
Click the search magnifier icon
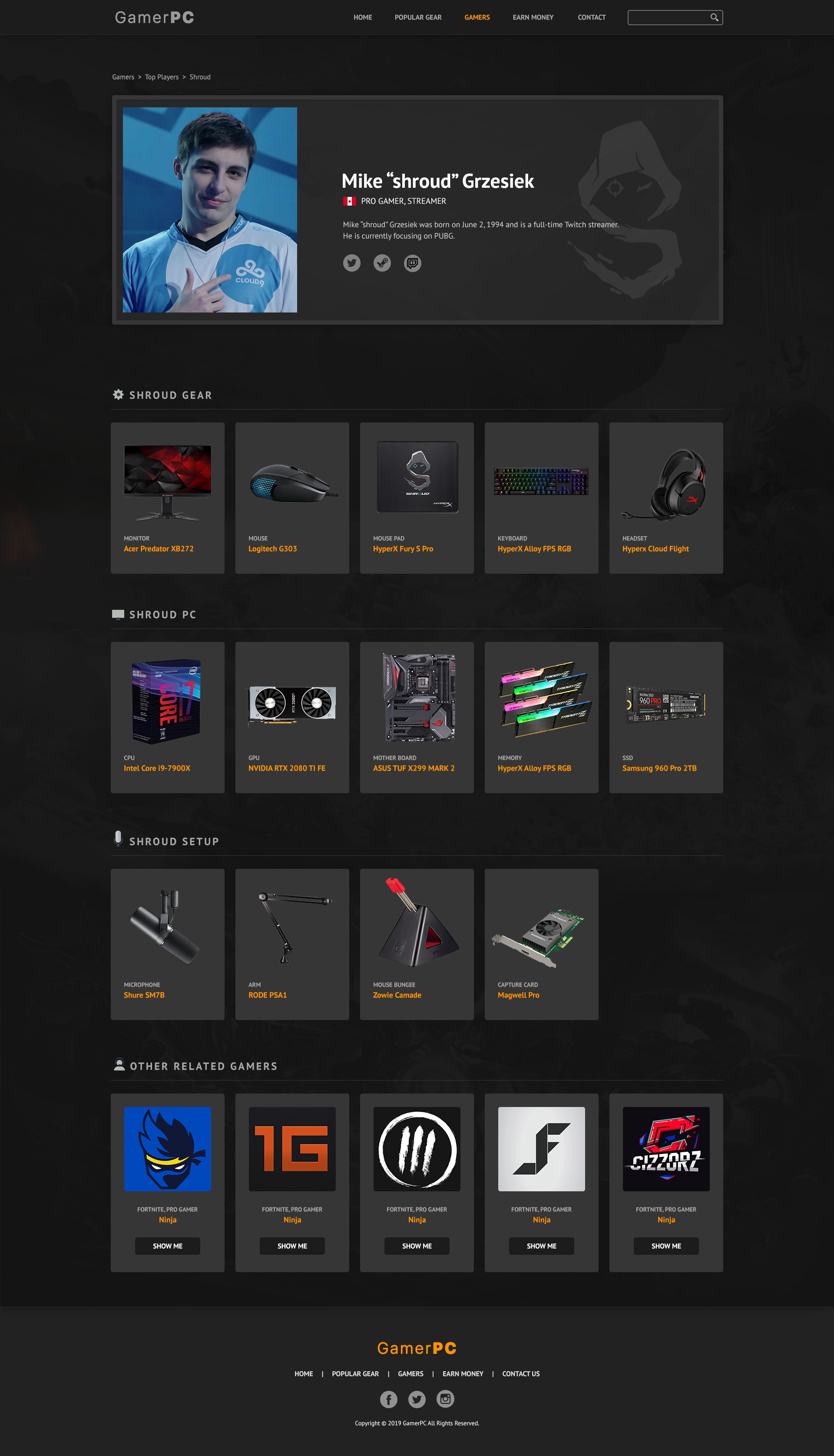(714, 17)
